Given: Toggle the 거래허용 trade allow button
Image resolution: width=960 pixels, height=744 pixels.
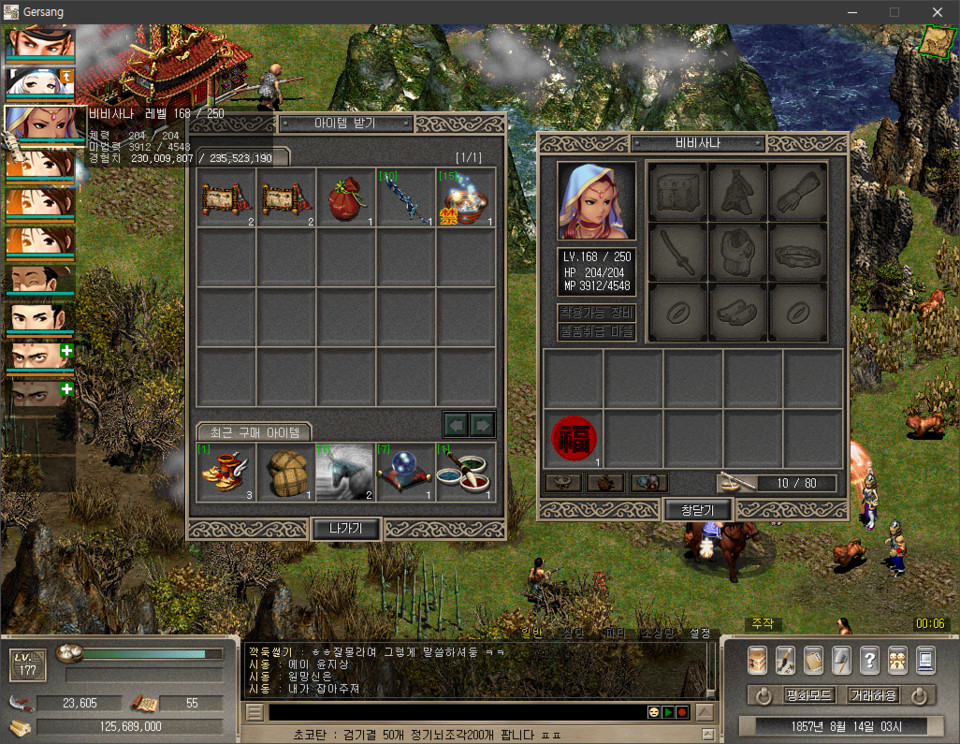Looking at the screenshot, I should (x=872, y=695).
